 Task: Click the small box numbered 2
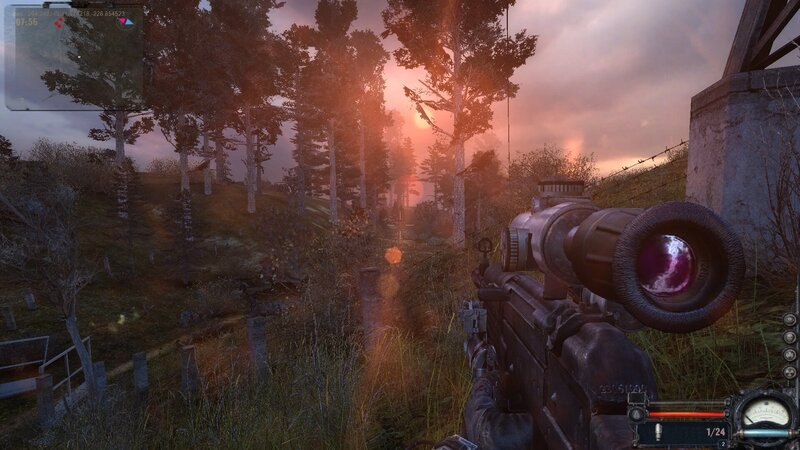click(x=723, y=442)
